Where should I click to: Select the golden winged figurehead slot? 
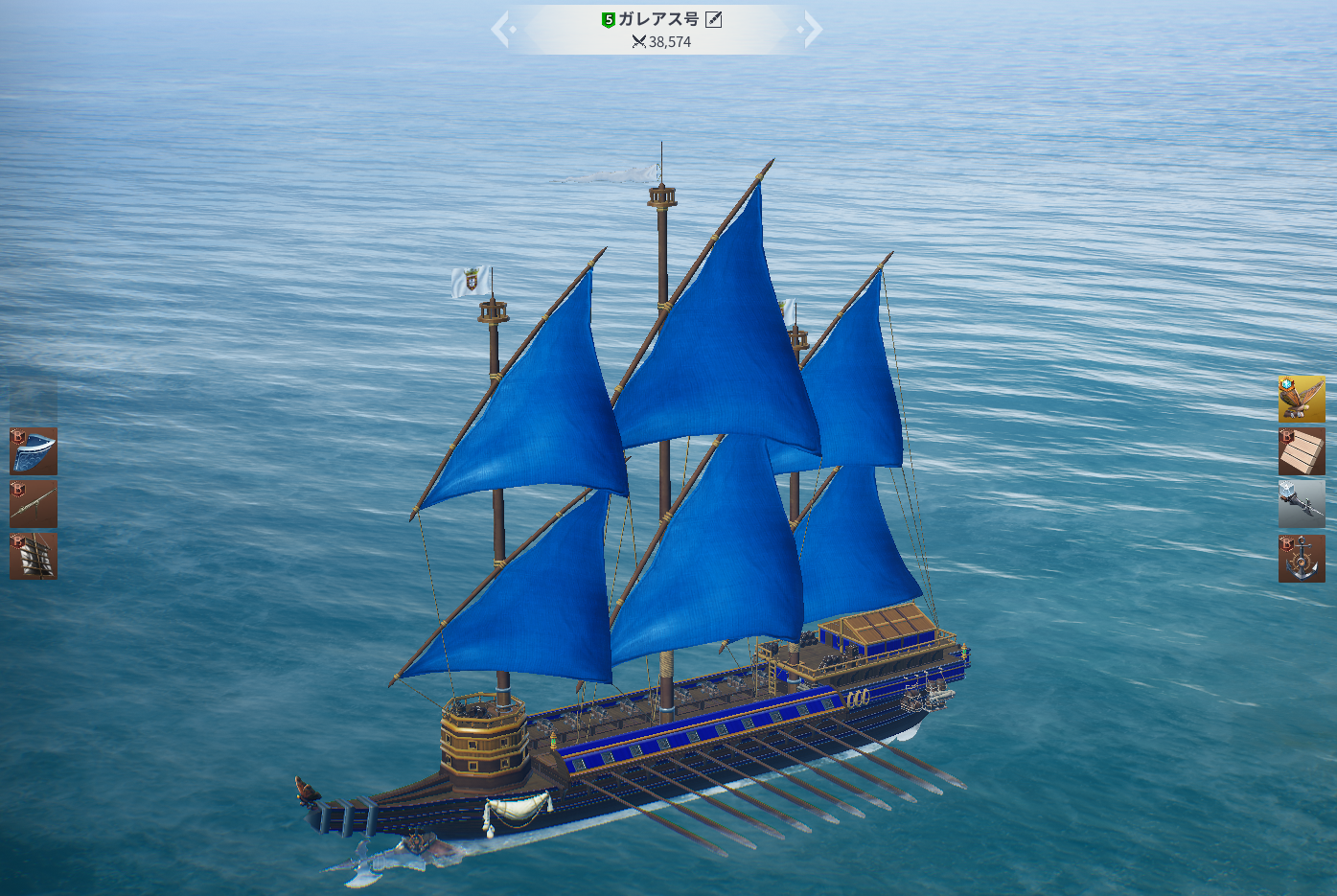pos(1302,399)
